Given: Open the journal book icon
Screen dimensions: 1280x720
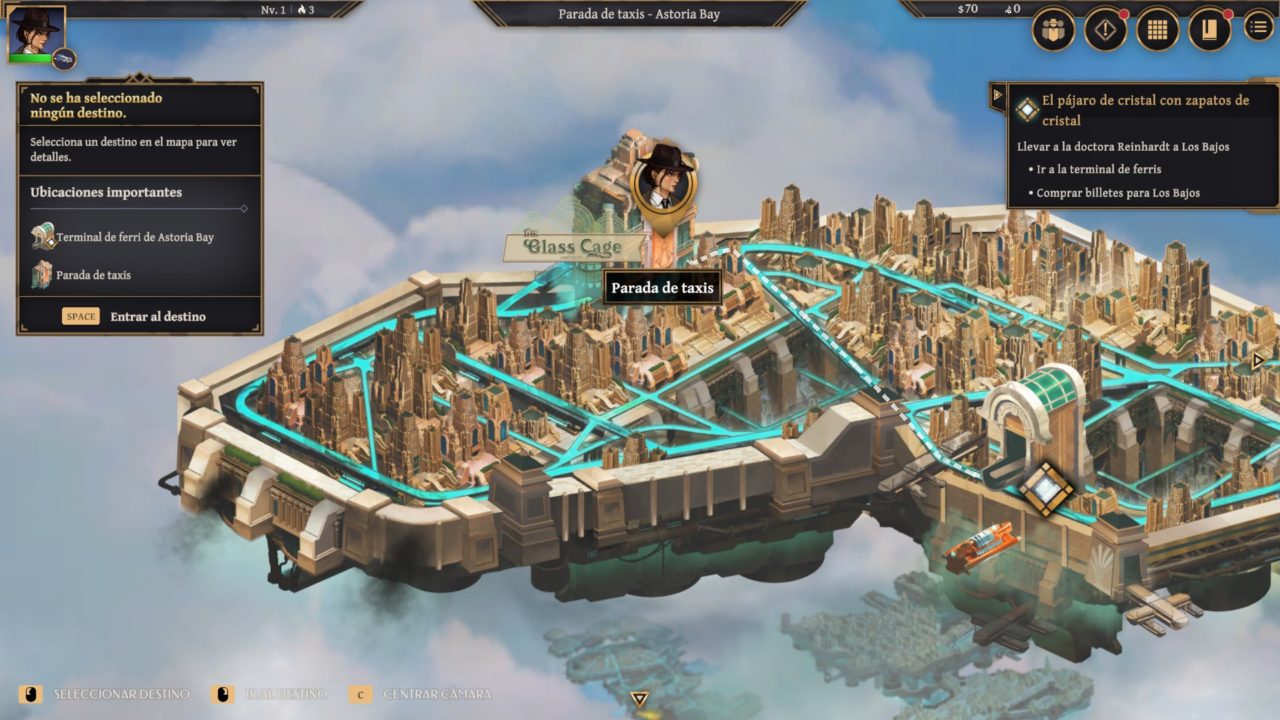Looking at the screenshot, I should [x=1209, y=30].
